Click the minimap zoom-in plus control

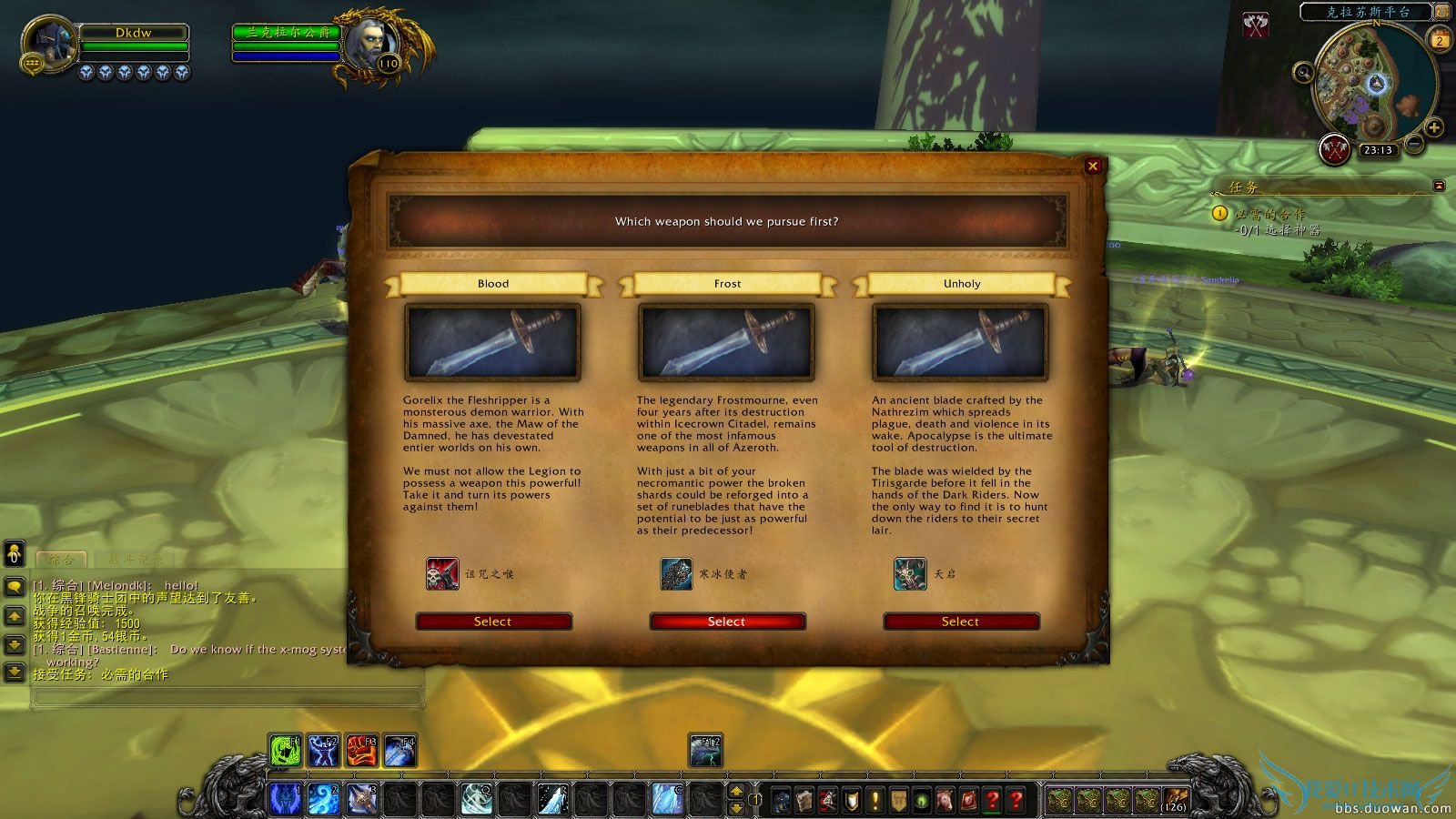click(1434, 126)
